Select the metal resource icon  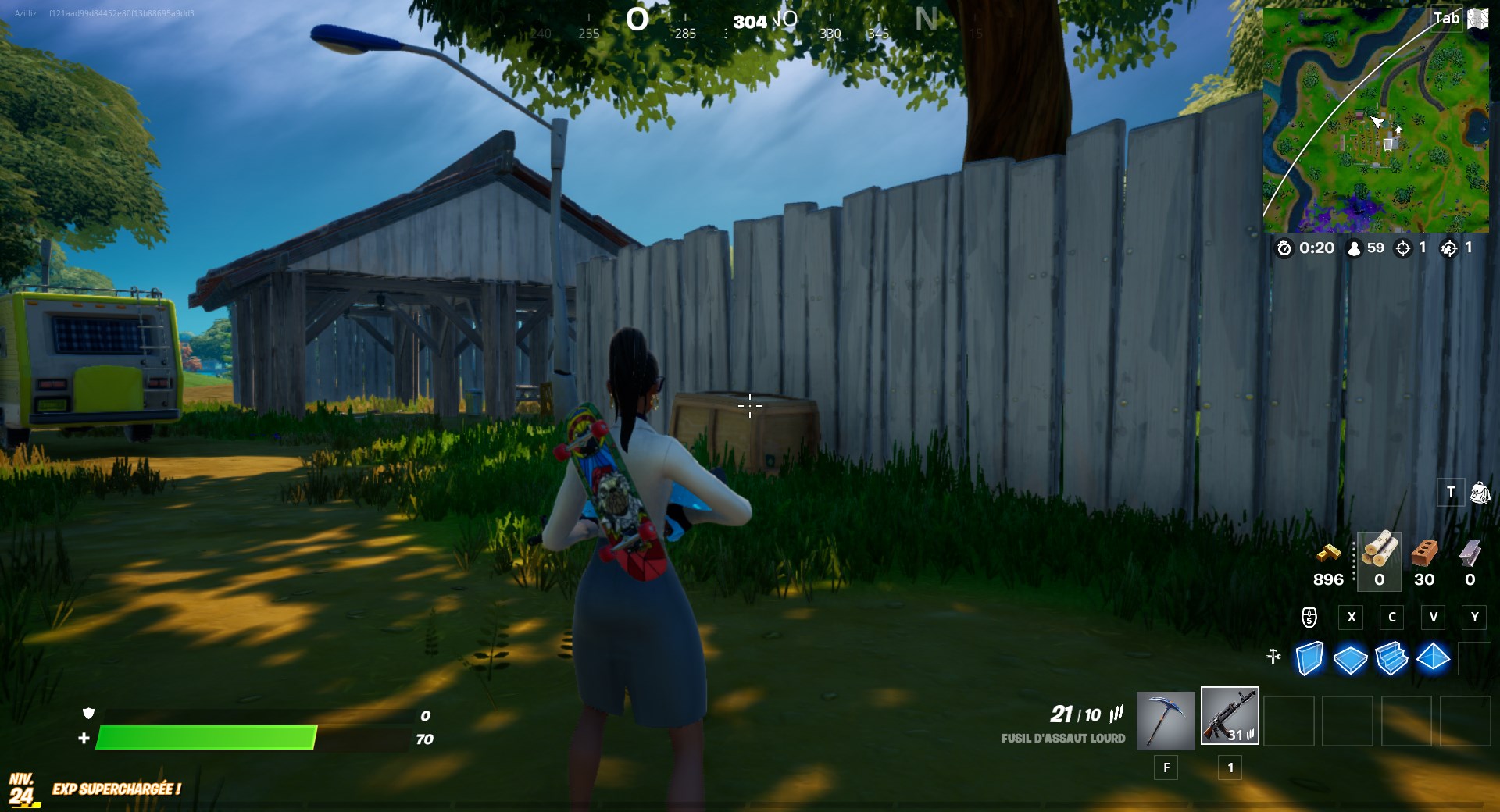pyautogui.click(x=1470, y=553)
